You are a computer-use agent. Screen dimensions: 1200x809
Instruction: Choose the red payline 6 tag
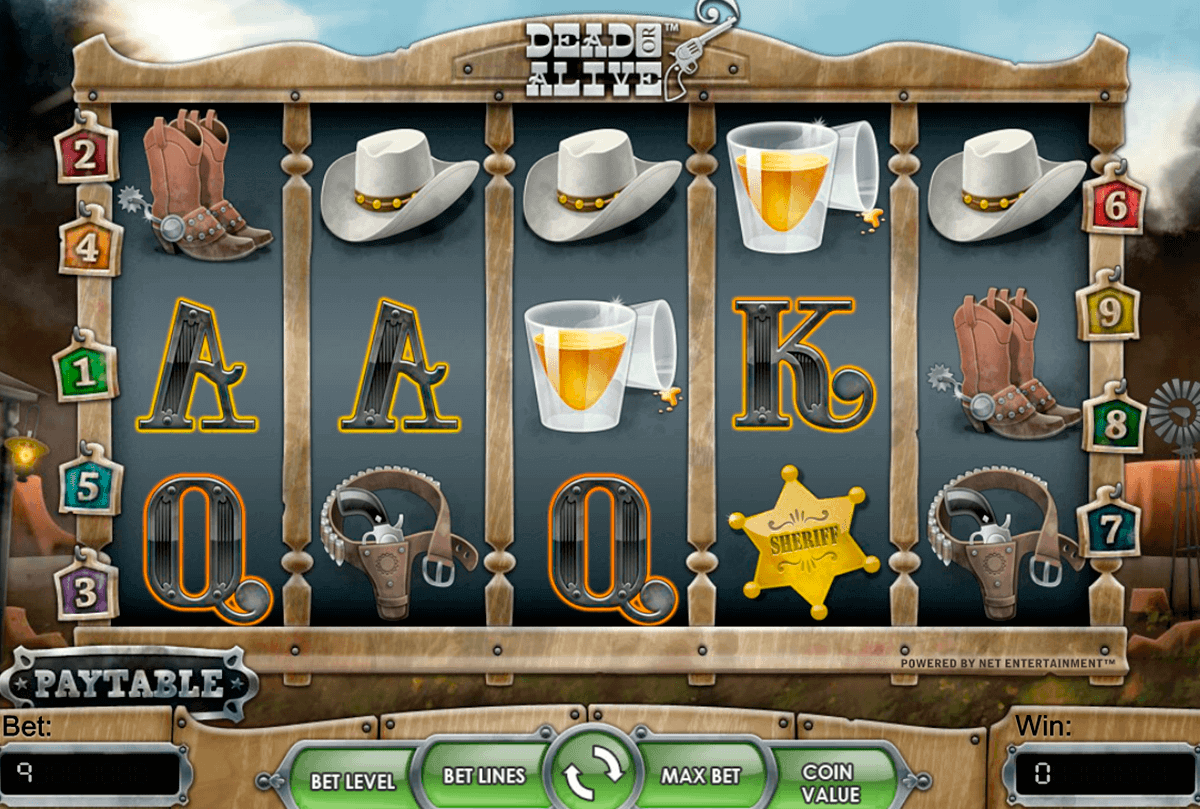(1111, 207)
